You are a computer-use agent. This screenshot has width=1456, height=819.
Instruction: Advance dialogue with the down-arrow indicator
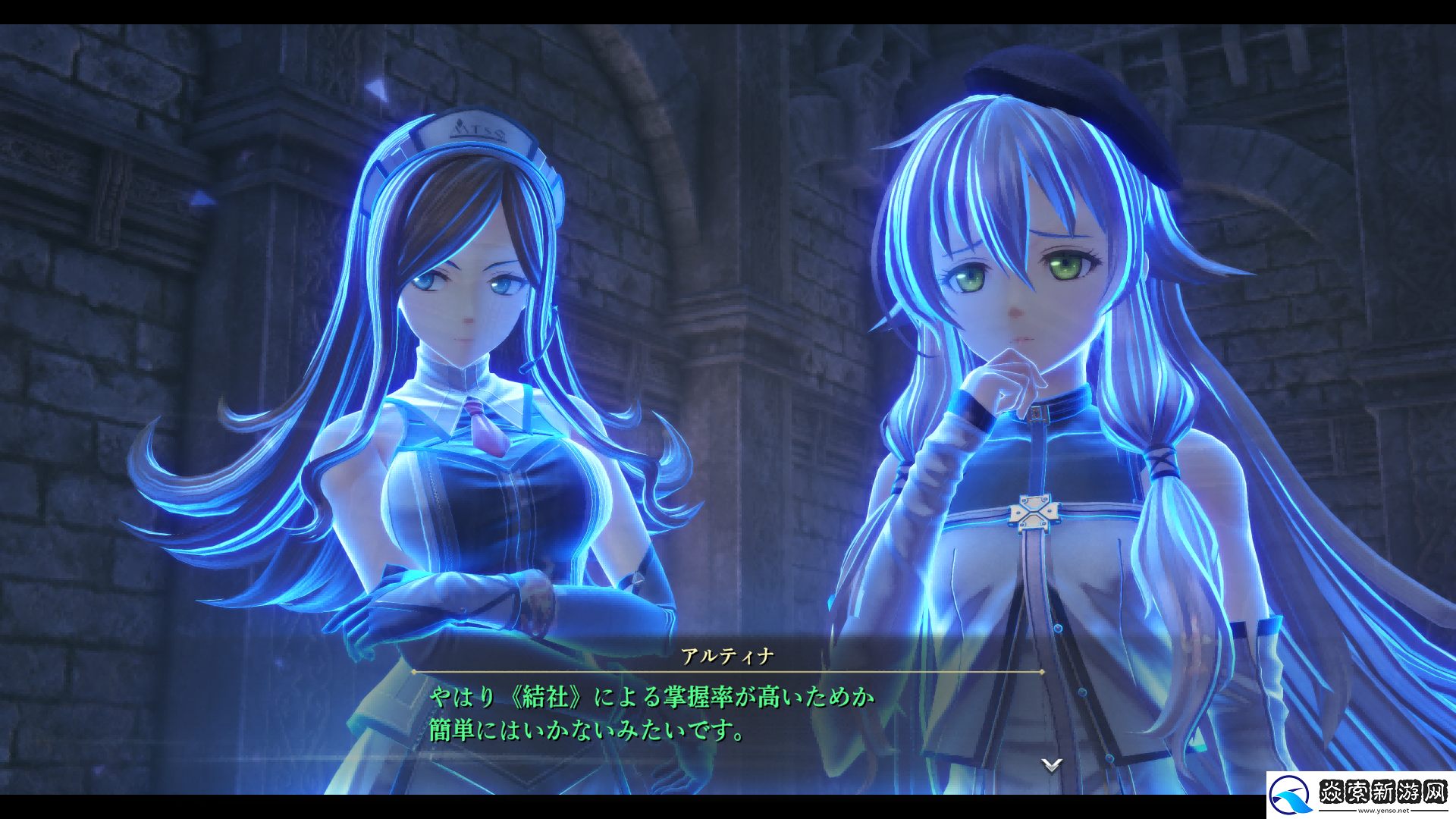(x=1051, y=764)
